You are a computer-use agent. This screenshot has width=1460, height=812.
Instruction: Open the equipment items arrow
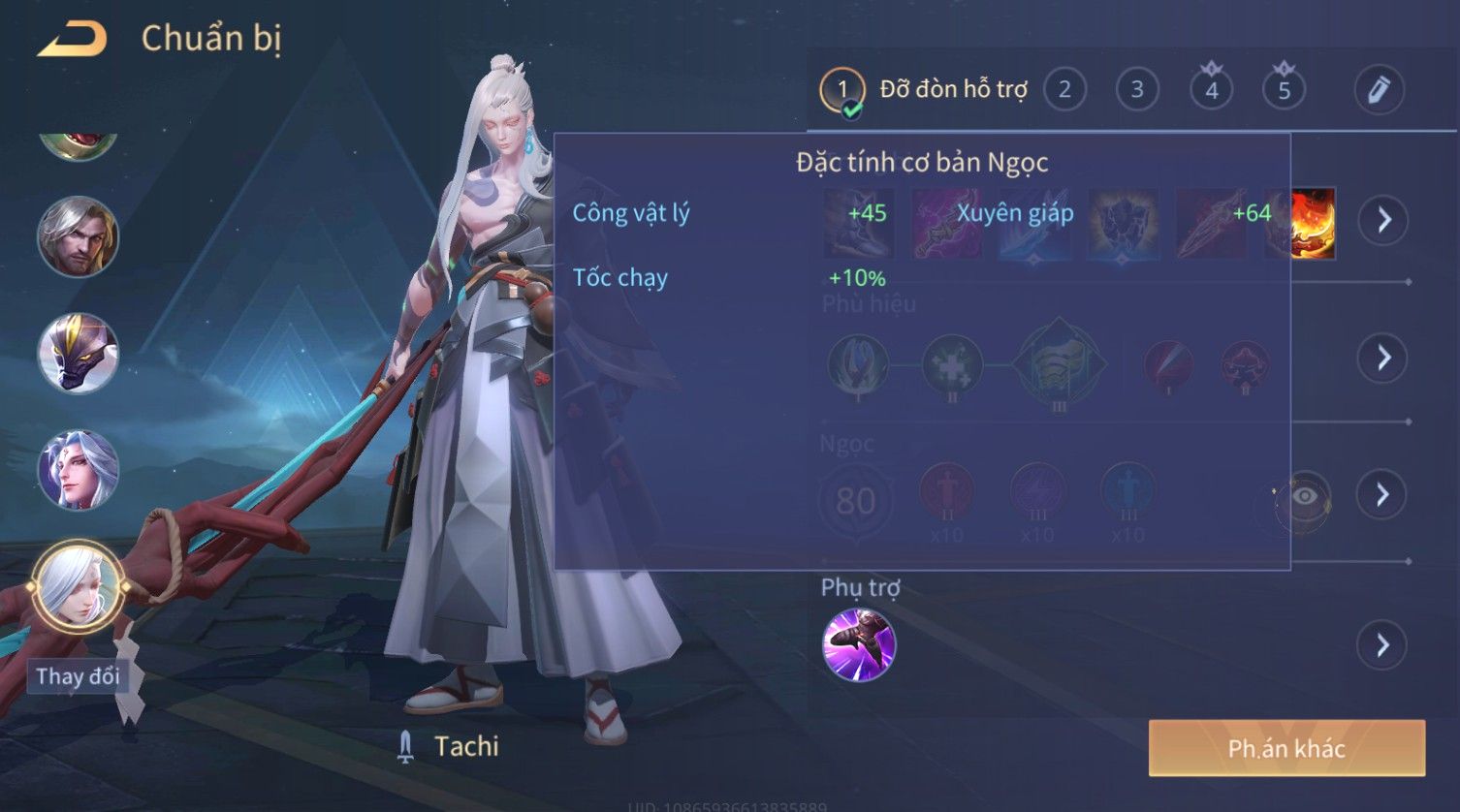[1383, 220]
